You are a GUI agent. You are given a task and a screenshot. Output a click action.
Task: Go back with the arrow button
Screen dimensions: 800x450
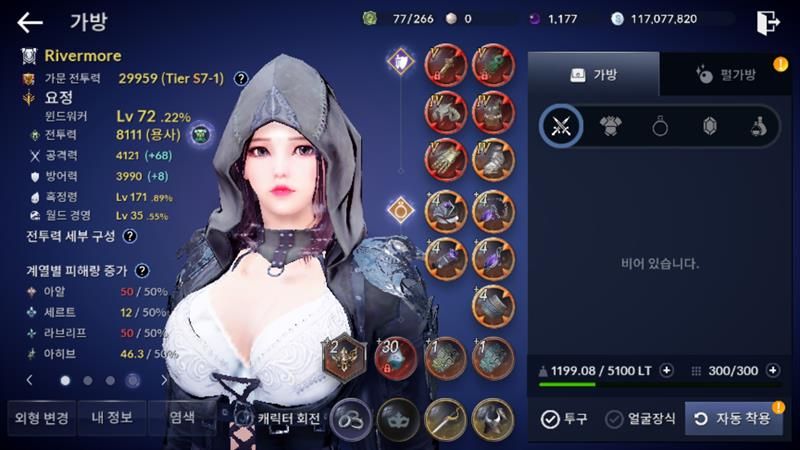click(x=30, y=22)
